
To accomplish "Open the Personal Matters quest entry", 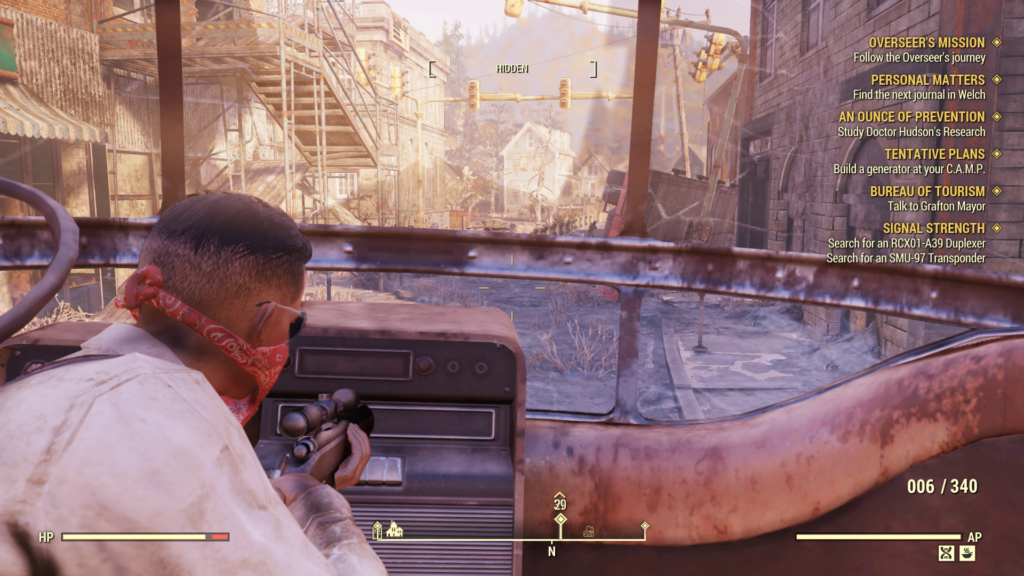I will click(927, 80).
